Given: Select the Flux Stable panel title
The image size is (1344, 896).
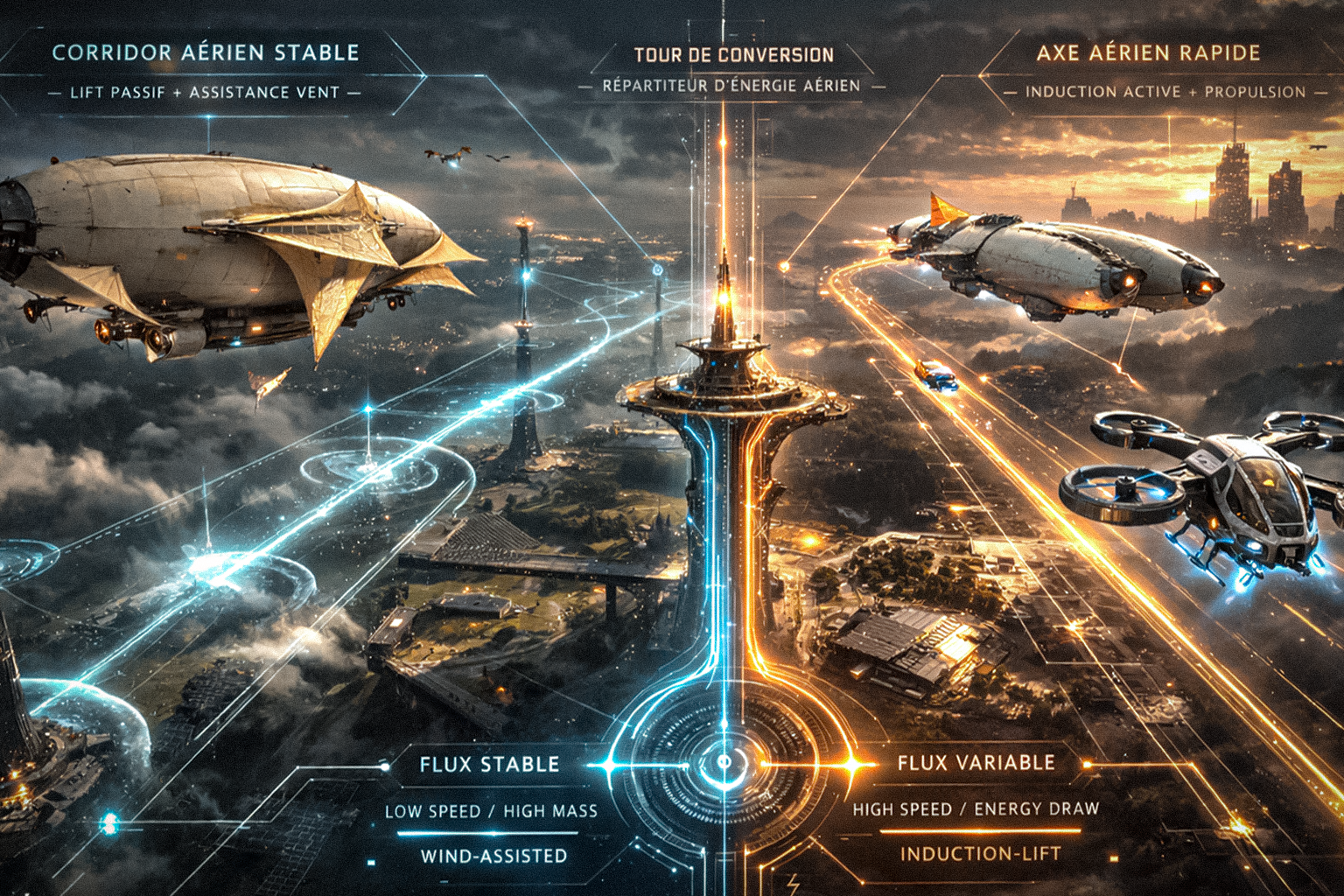Looking at the screenshot, I should point(489,765).
